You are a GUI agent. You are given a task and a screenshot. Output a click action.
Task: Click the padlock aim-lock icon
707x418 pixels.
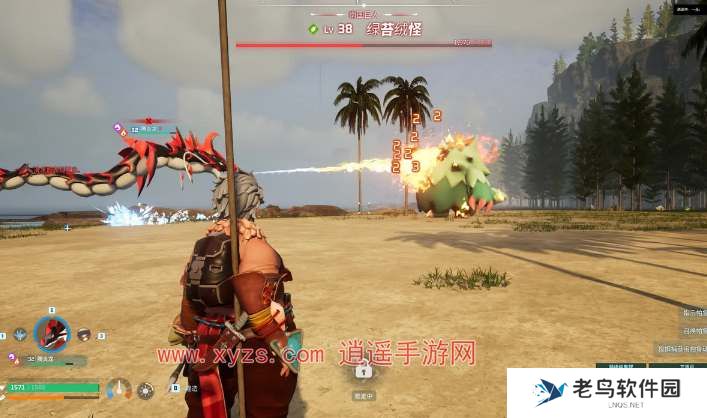(x=364, y=372)
